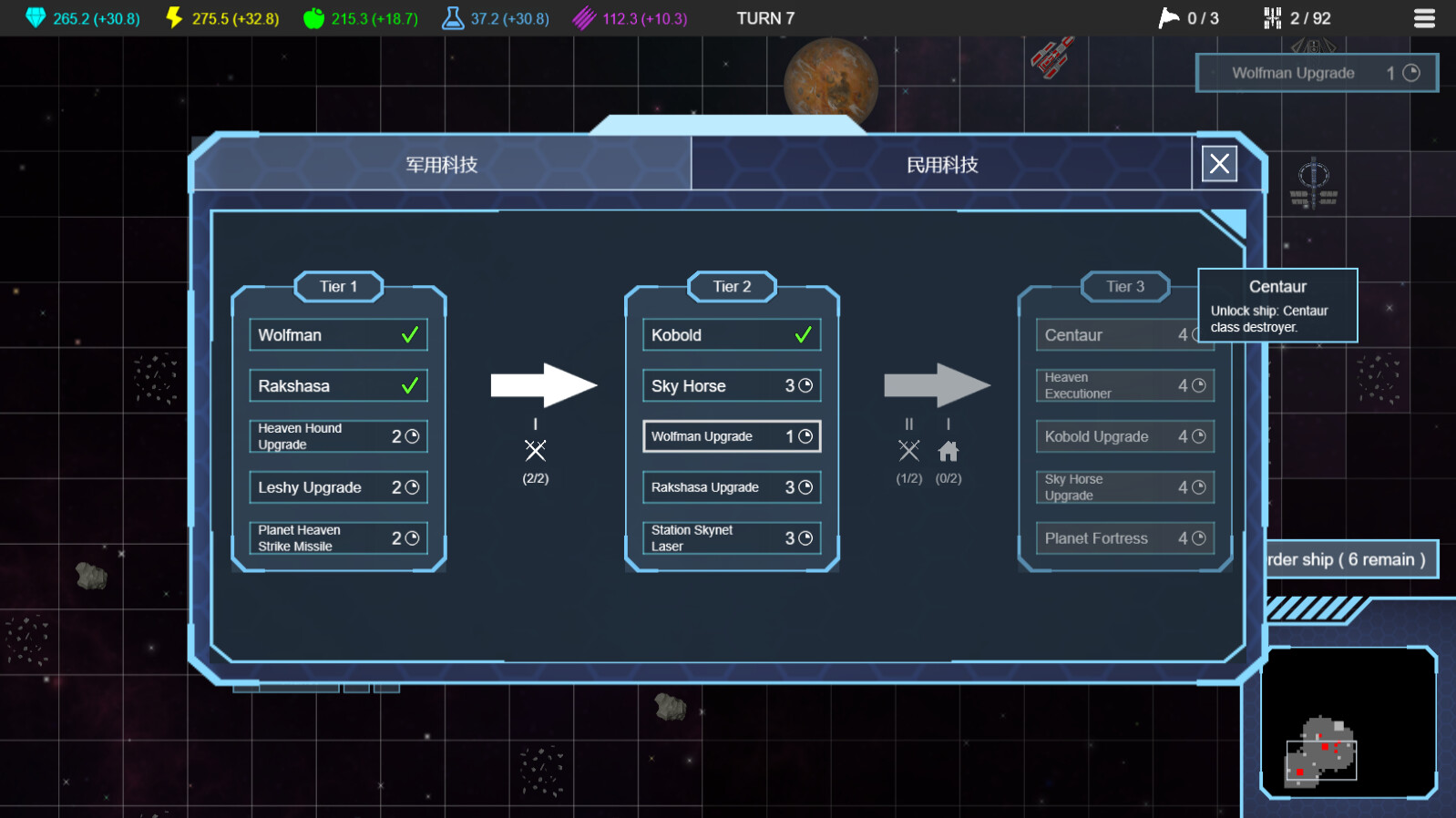Click the house icon labeled (0/2)
The image size is (1456, 818).
pyautogui.click(x=948, y=450)
